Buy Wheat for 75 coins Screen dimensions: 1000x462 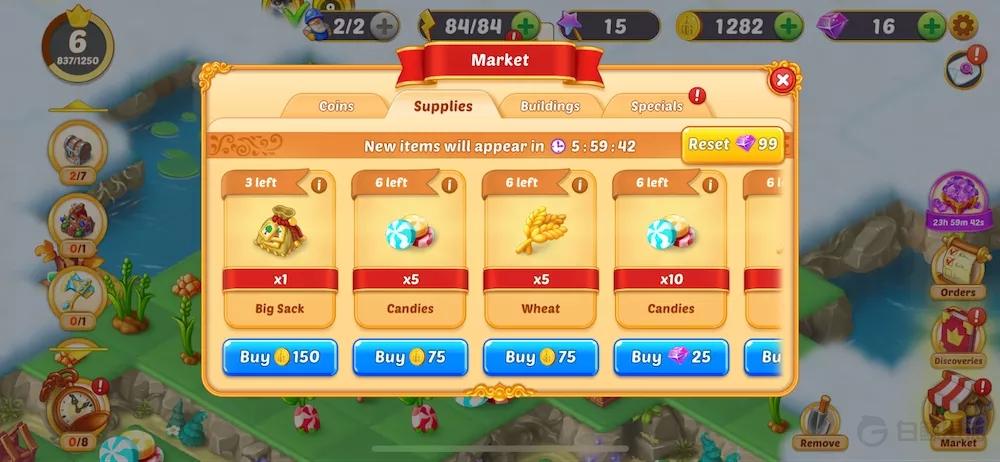click(x=540, y=357)
